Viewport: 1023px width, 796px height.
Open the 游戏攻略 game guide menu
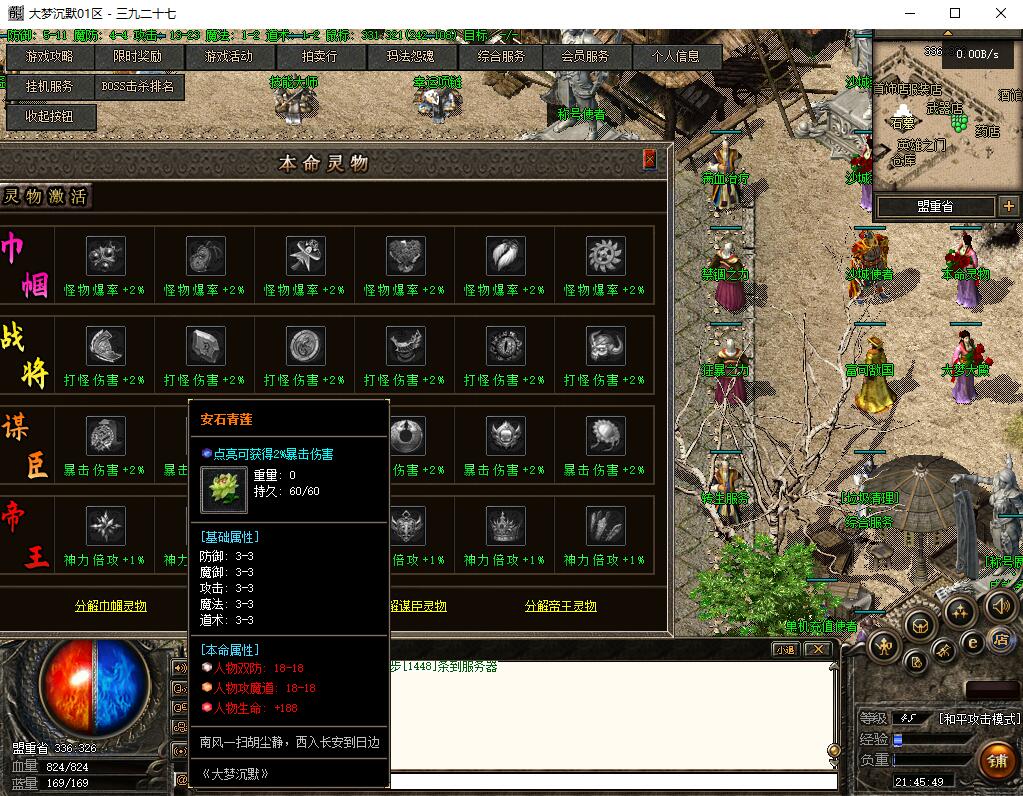pyautogui.click(x=49, y=57)
